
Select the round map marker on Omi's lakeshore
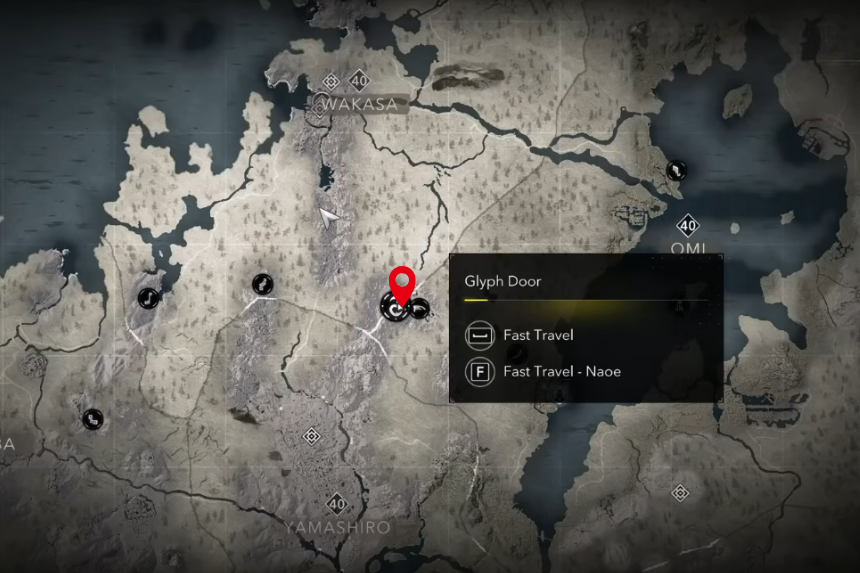click(677, 171)
